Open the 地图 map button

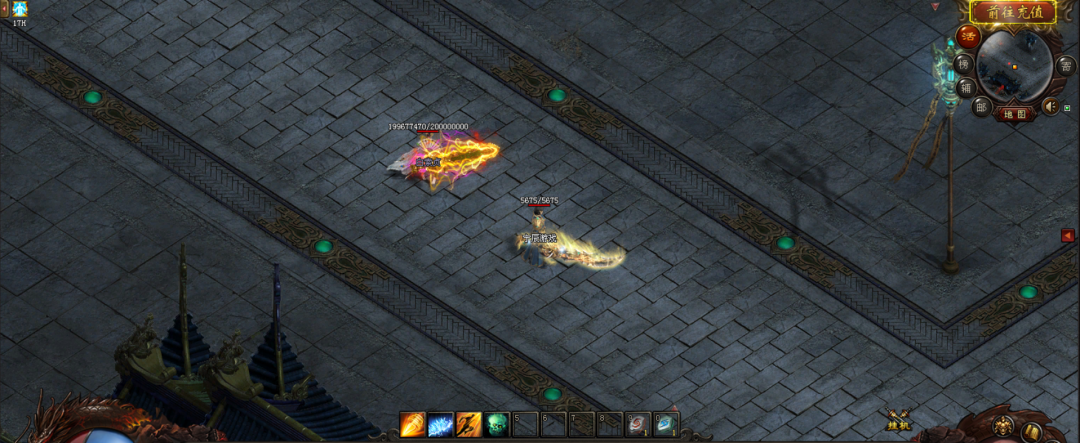[x=1015, y=114]
